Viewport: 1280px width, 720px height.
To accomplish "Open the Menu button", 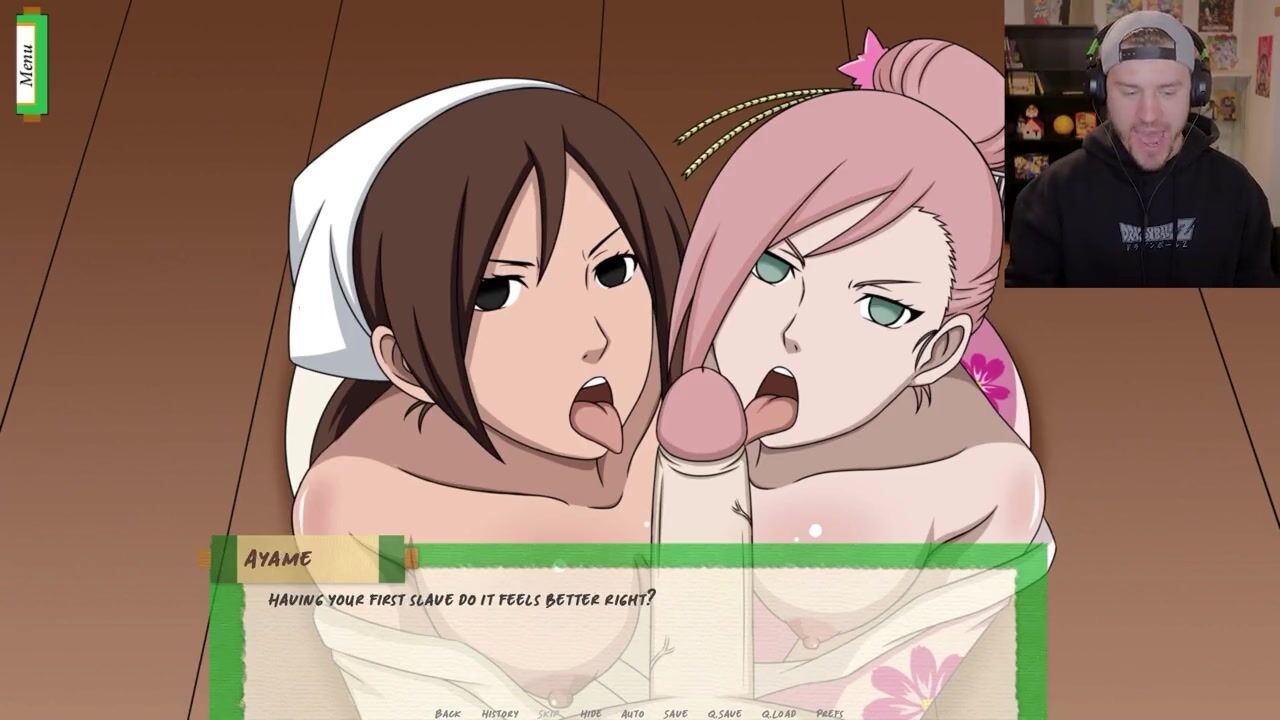I will pos(30,64).
